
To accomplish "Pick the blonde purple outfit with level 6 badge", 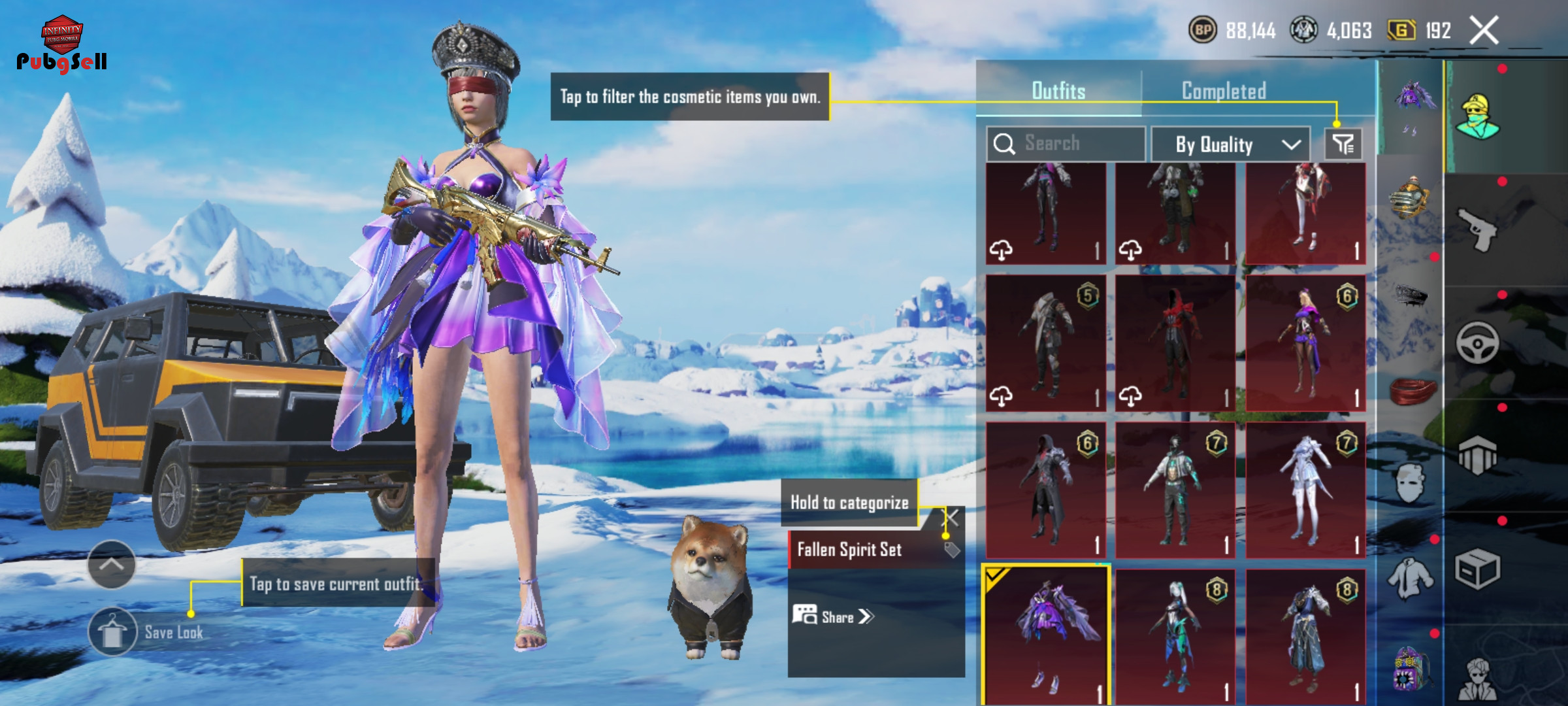I will (1305, 343).
